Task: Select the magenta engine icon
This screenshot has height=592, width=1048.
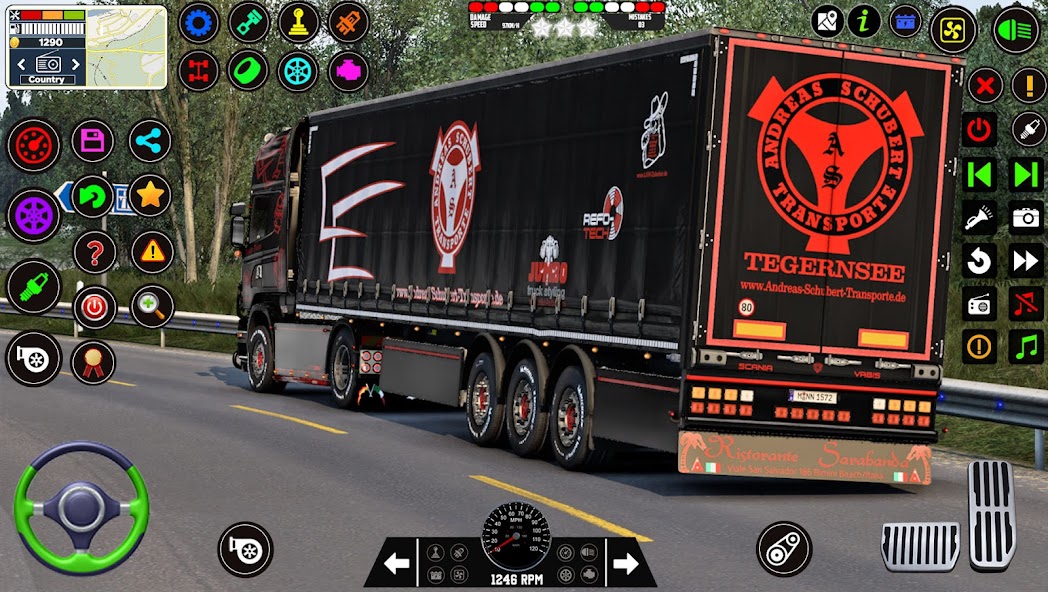Action: [x=348, y=71]
